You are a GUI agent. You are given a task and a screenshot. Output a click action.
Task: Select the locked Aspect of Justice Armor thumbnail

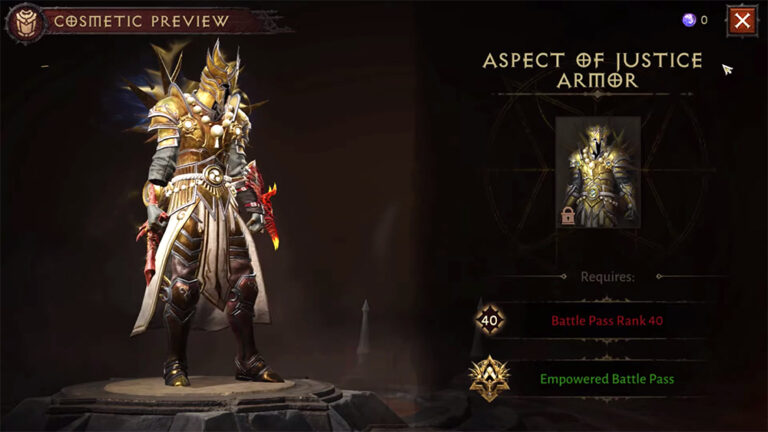pyautogui.click(x=597, y=171)
